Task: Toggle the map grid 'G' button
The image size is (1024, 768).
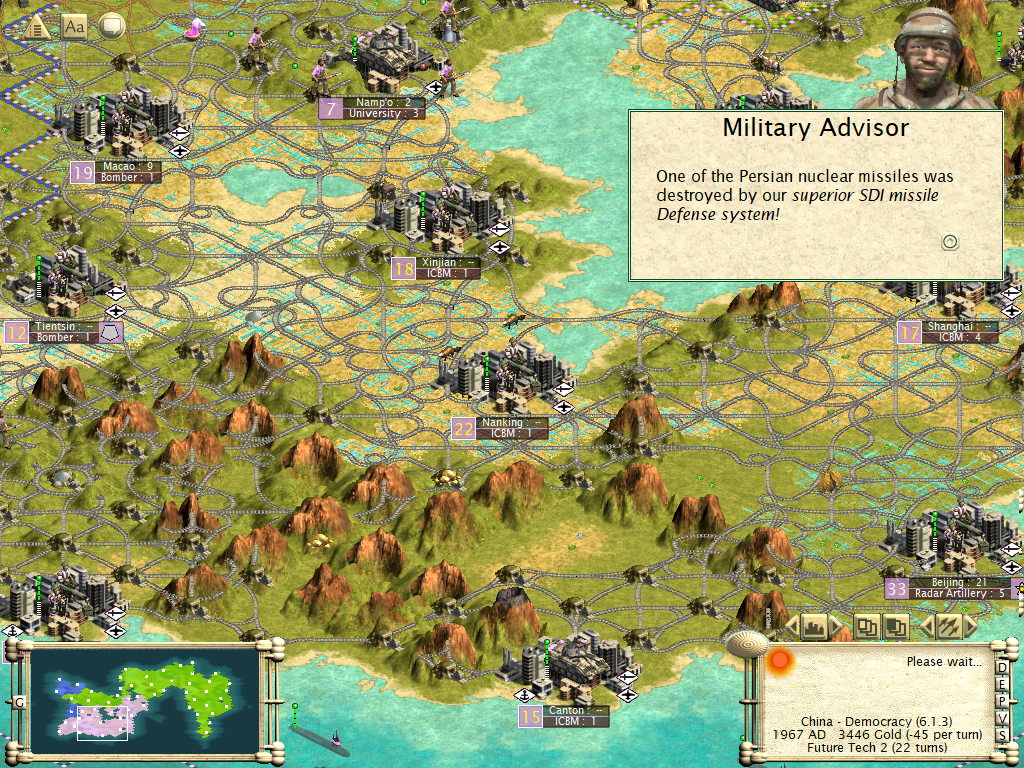Action: (x=18, y=702)
